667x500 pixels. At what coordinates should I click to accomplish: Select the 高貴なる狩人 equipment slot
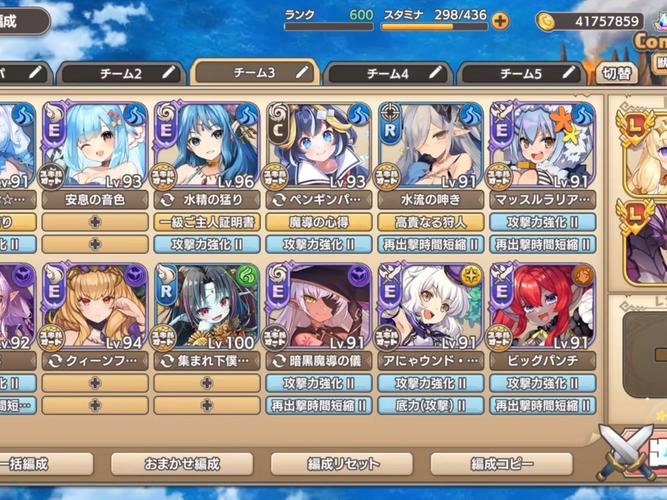coord(431,221)
